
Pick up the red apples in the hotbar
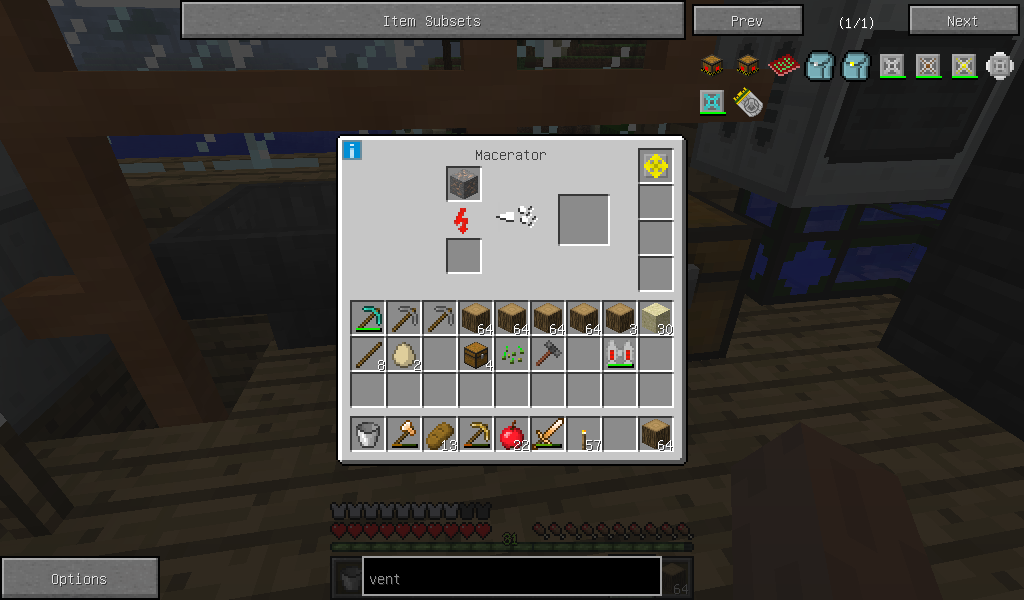click(512, 434)
